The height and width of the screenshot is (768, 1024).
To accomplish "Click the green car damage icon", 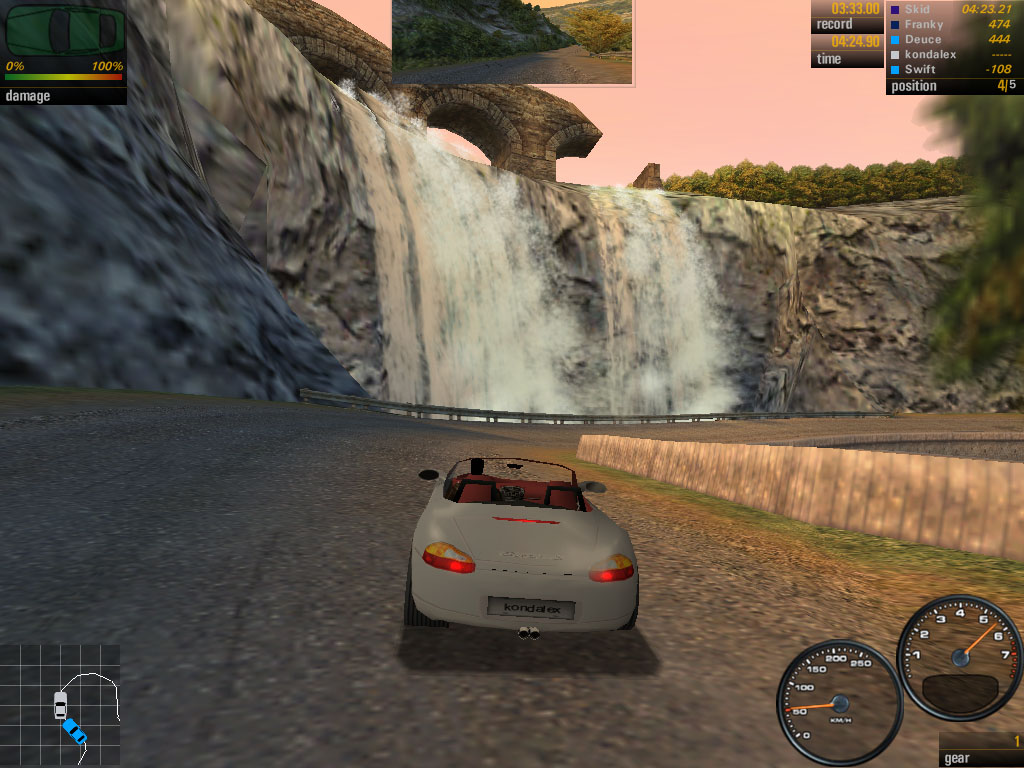I will click(62, 31).
